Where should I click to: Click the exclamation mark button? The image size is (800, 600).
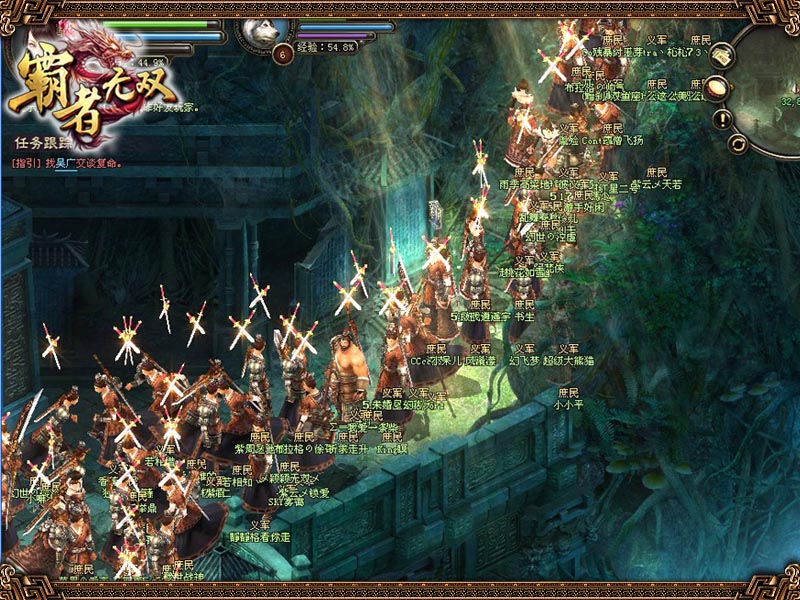[x=723, y=118]
